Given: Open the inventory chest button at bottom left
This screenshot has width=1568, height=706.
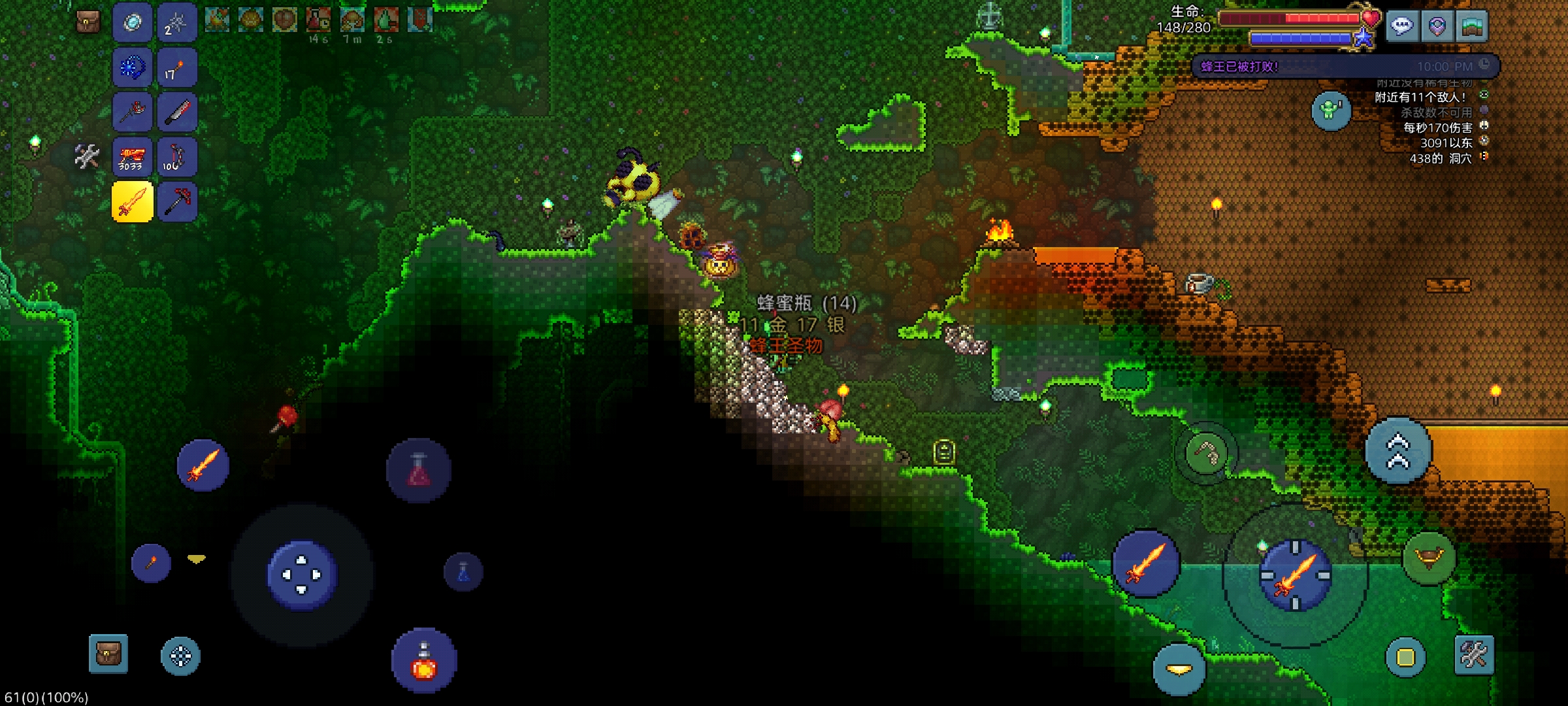Looking at the screenshot, I should click(x=108, y=654).
